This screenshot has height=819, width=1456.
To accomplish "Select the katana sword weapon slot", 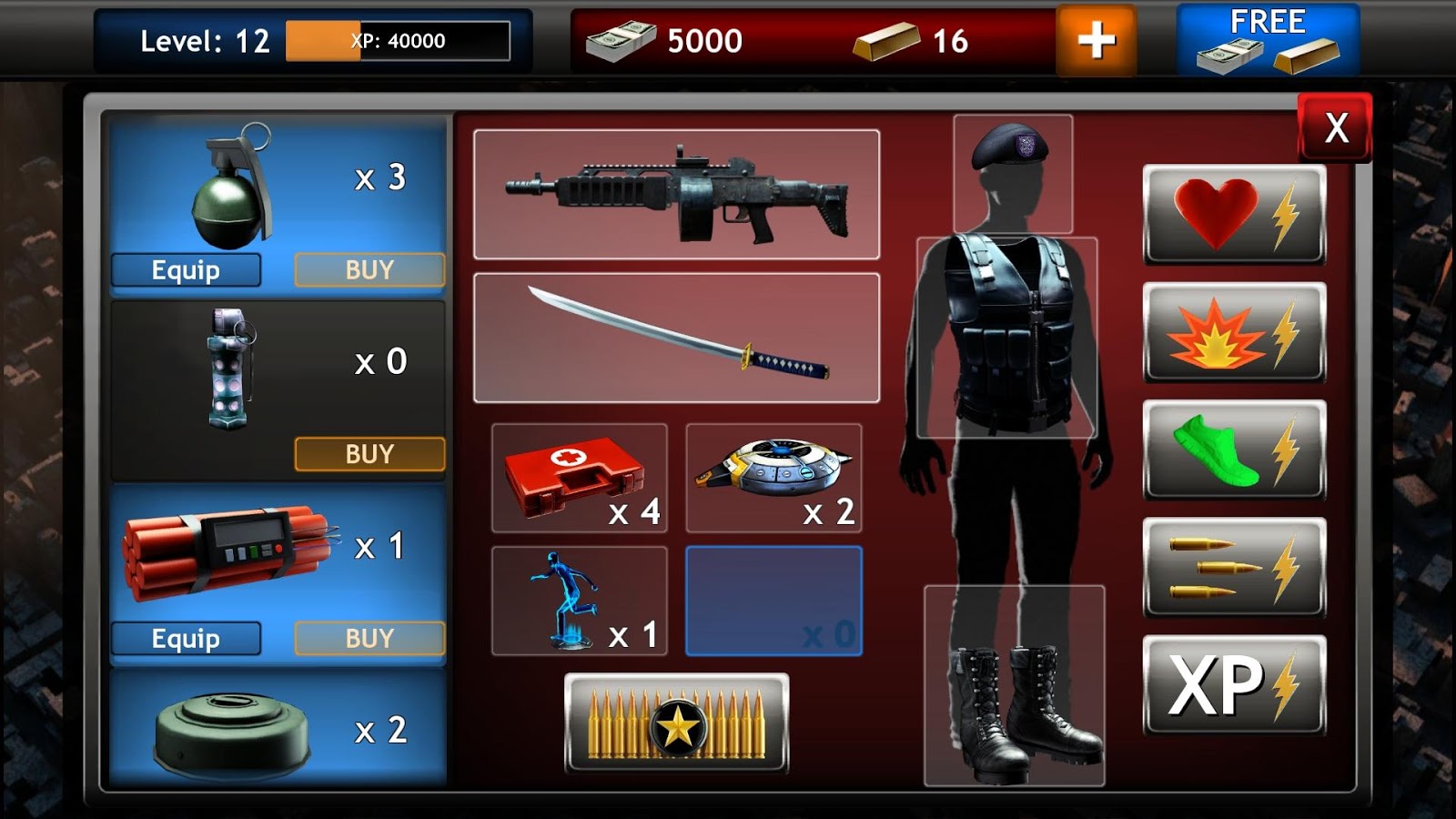I will pyautogui.click(x=675, y=339).
